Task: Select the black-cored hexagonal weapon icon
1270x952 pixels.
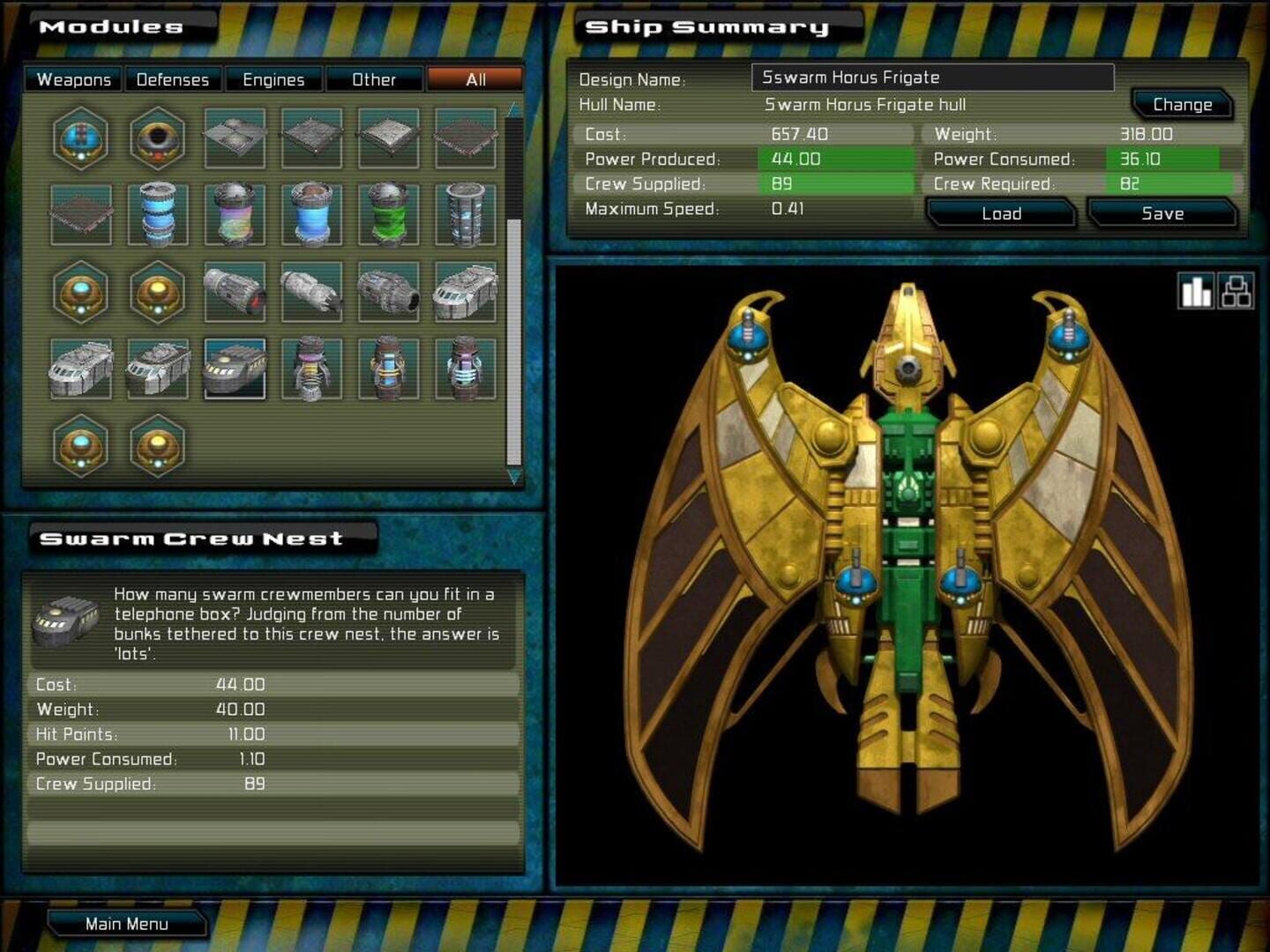Action: (158, 138)
